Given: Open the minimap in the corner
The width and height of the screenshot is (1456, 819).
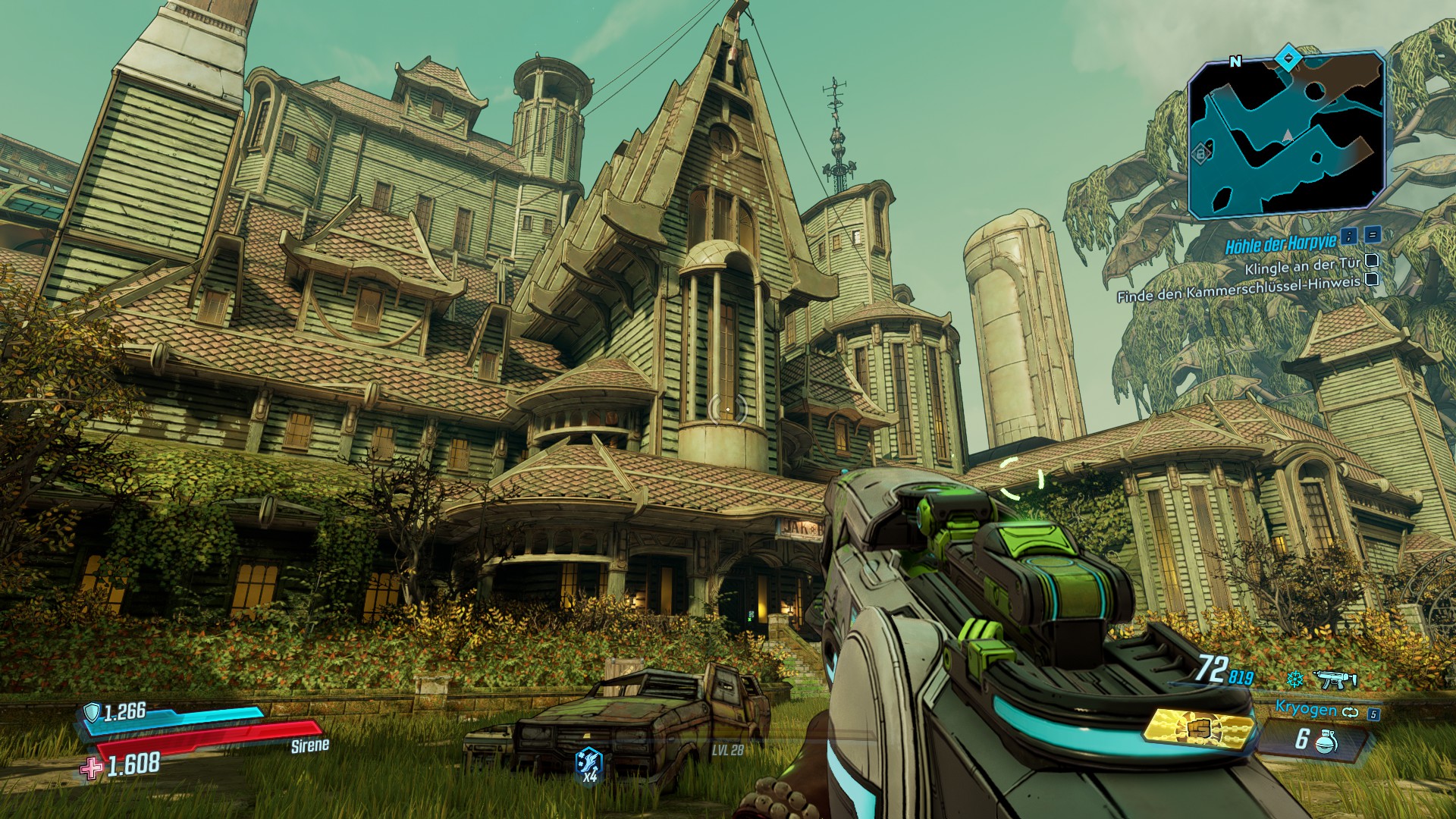Looking at the screenshot, I should [x=1287, y=136].
